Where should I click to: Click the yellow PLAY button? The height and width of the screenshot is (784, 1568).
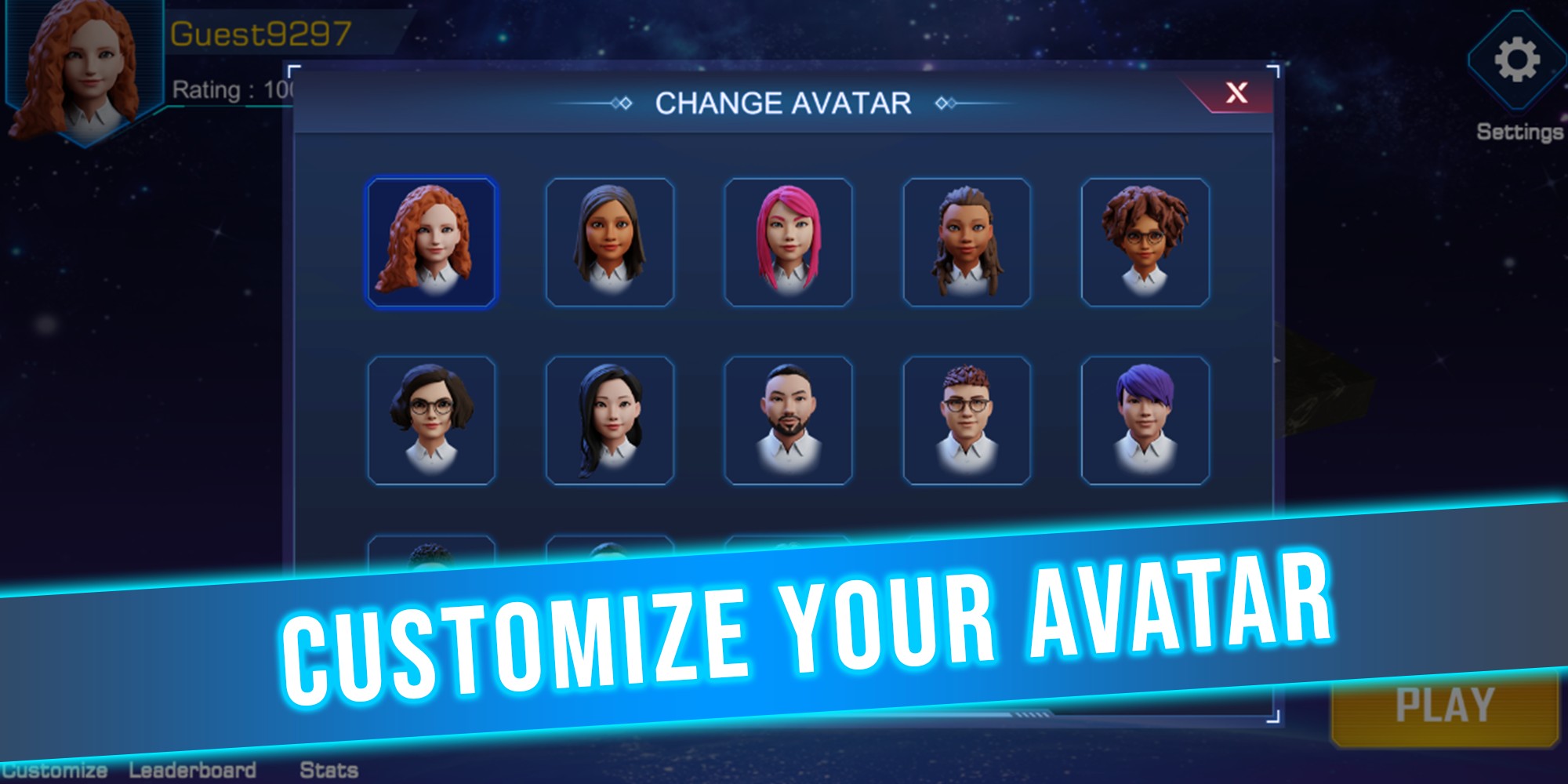[1444, 706]
